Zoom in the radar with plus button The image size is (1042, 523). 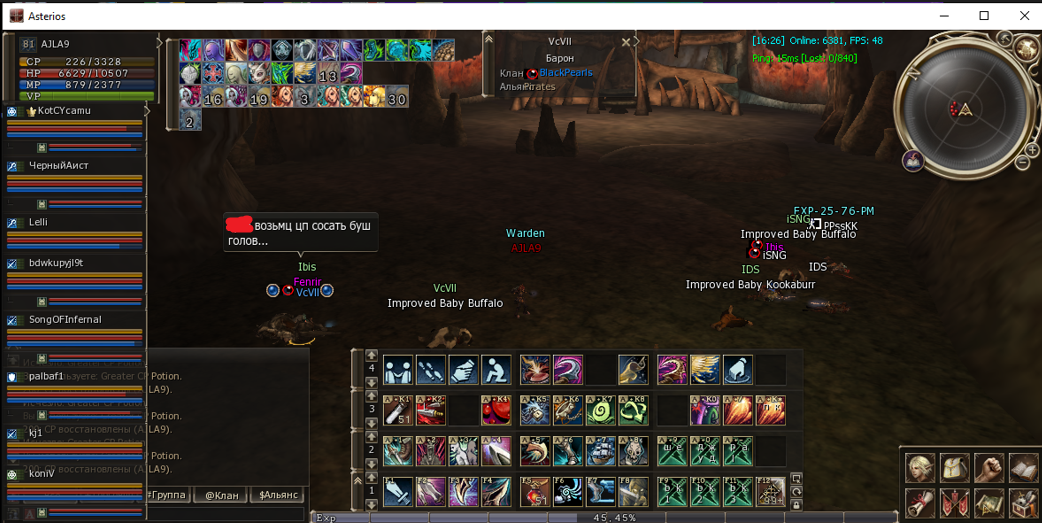pyautogui.click(x=1034, y=147)
